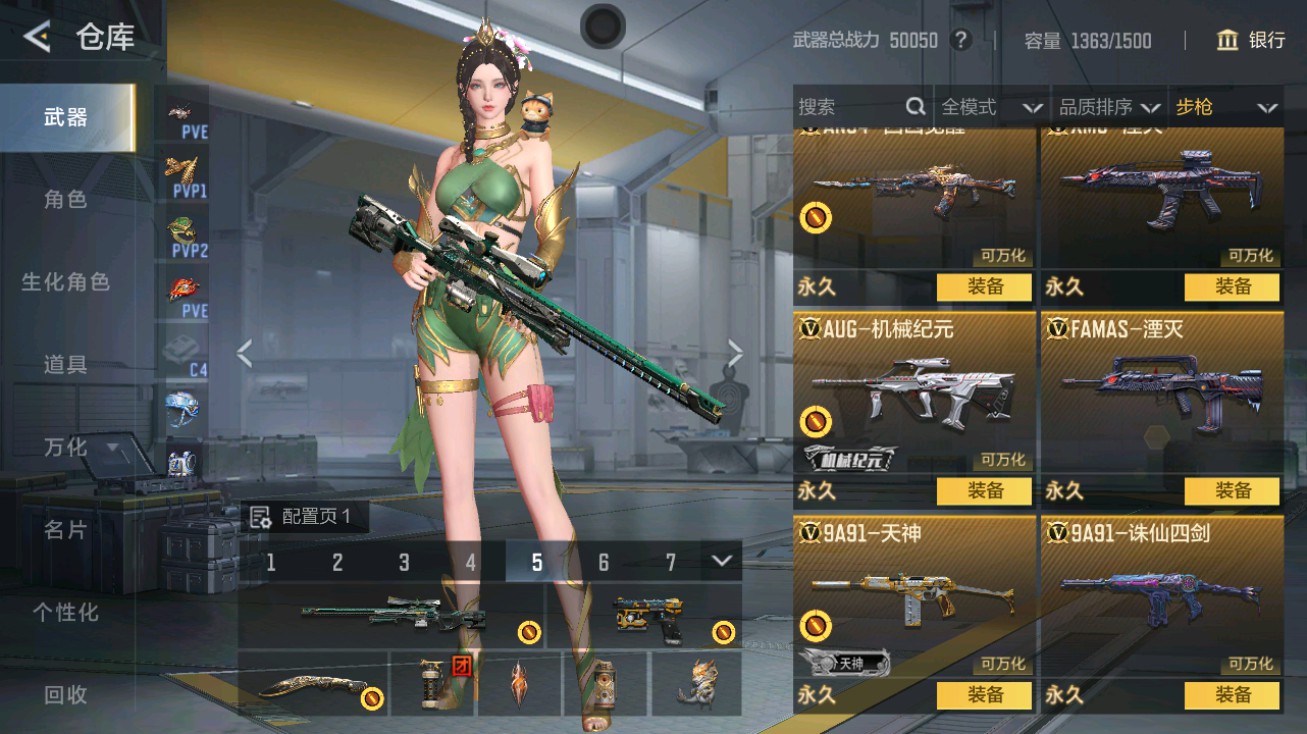Select the equipped sniper rifle primary slot
Viewport: 1307px width, 734px height.
[392, 616]
